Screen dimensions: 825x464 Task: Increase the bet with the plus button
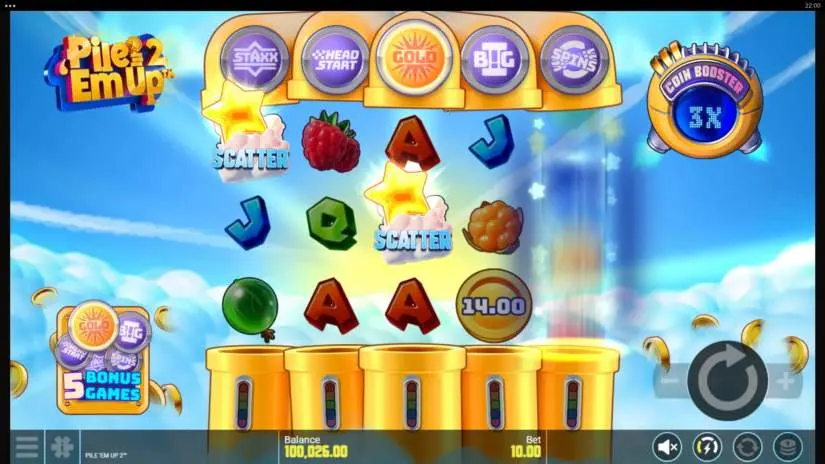tap(787, 380)
